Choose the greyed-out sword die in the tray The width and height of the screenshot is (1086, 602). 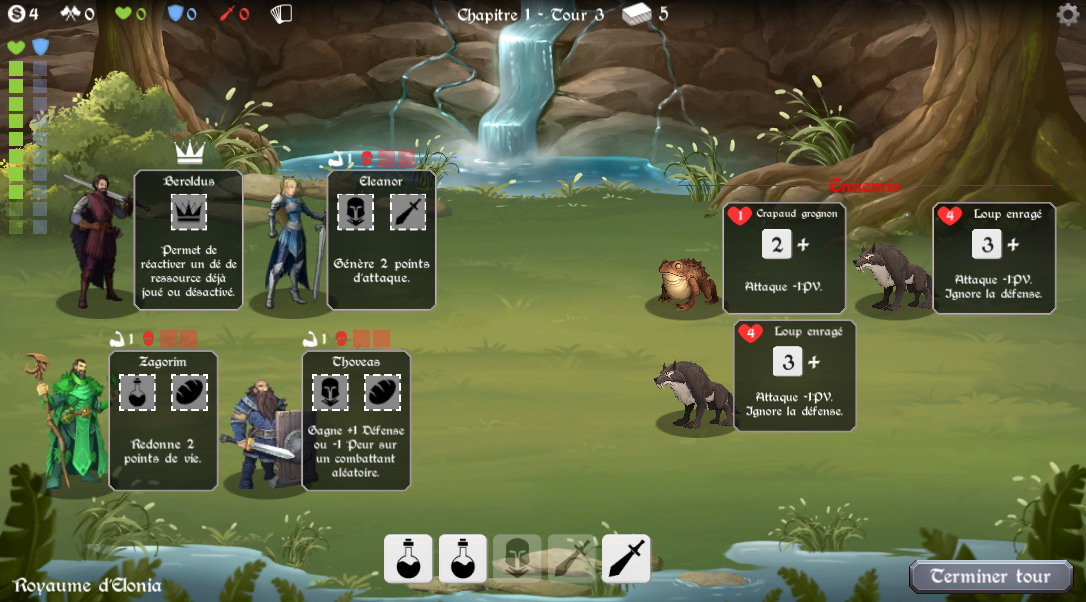(572, 558)
